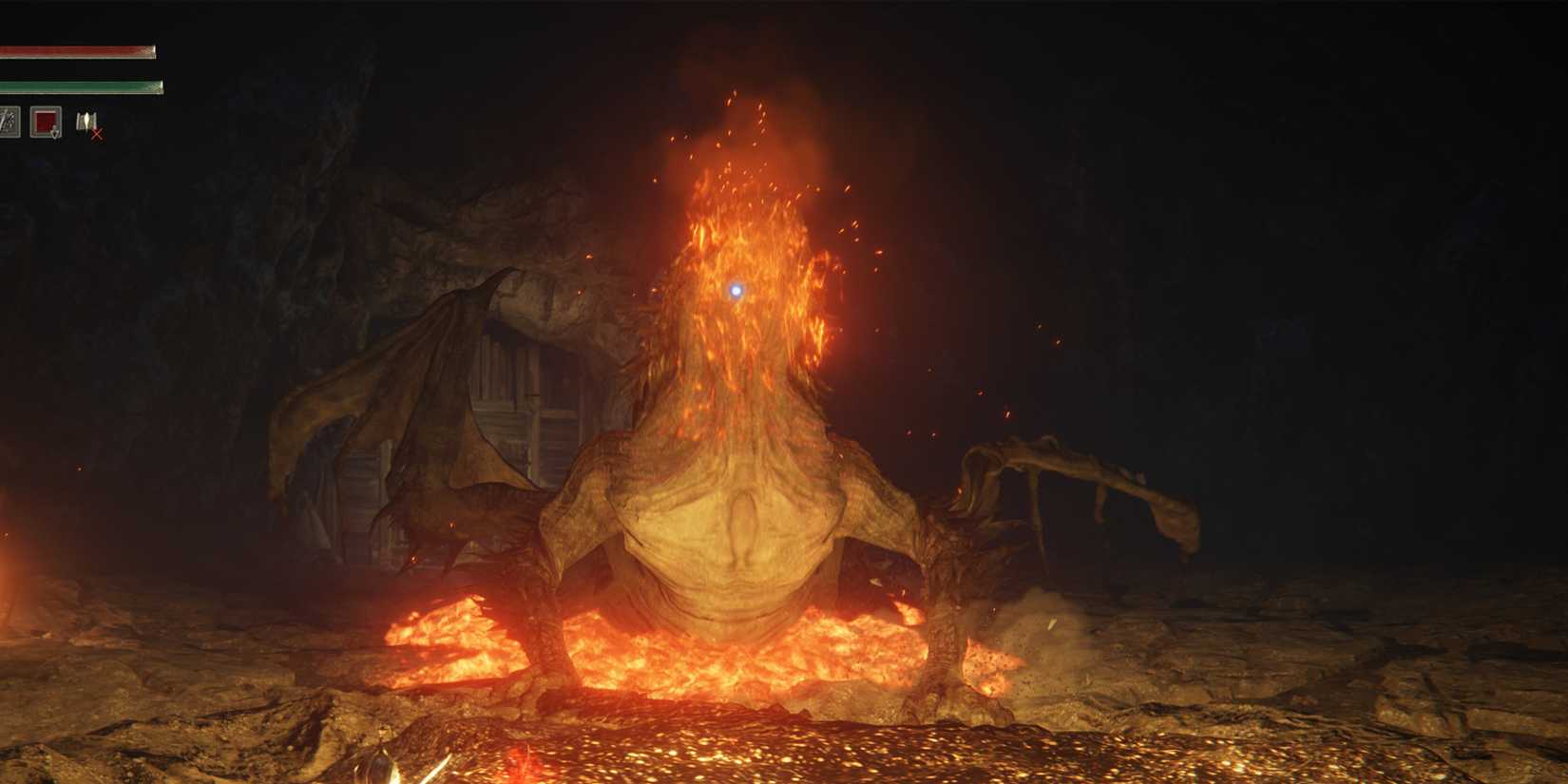This screenshot has height=784, width=1568.
Task: Click the tip of the health bar
Action: coord(152,48)
